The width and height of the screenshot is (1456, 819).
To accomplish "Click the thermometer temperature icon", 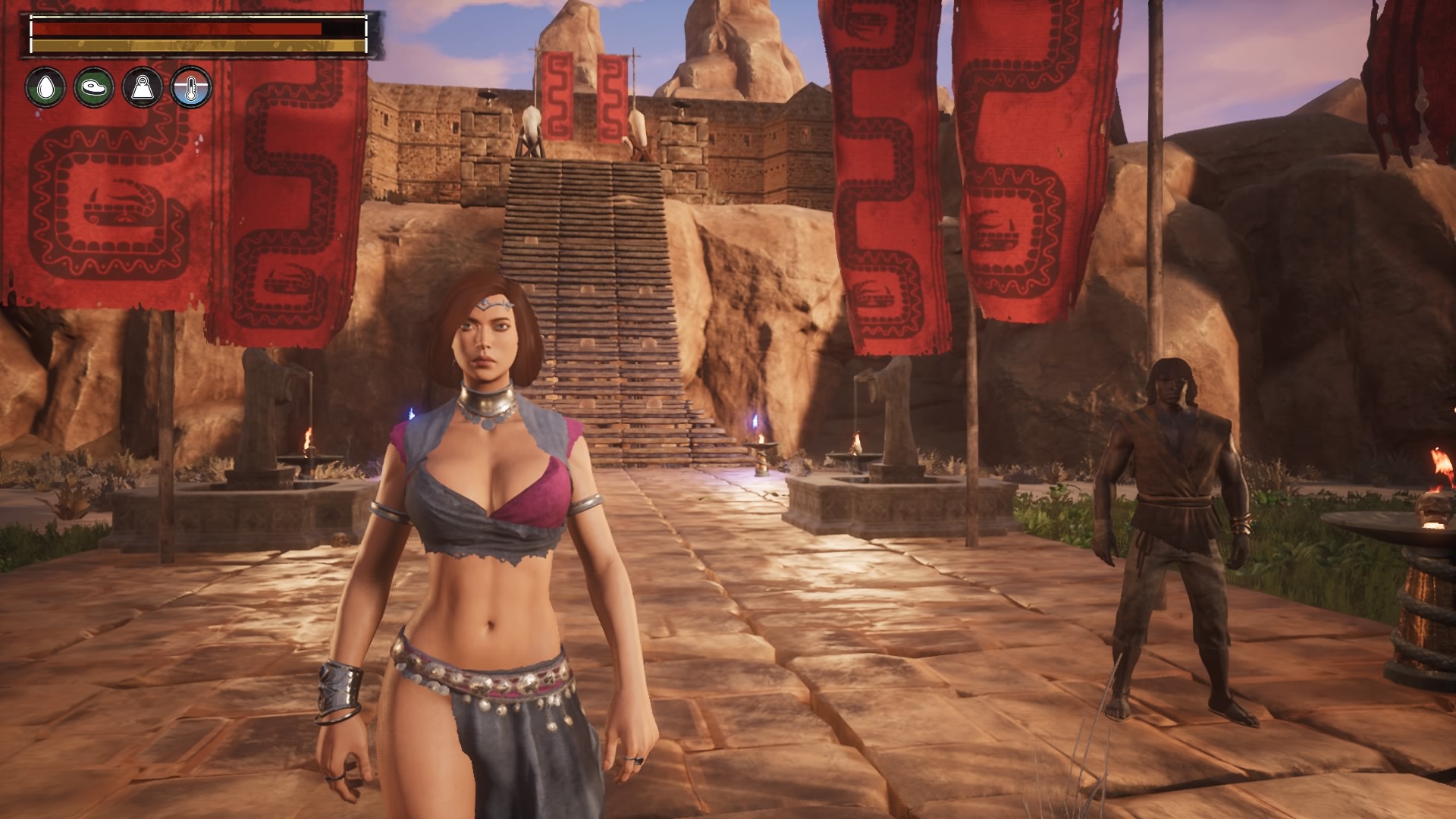I will [x=190, y=87].
